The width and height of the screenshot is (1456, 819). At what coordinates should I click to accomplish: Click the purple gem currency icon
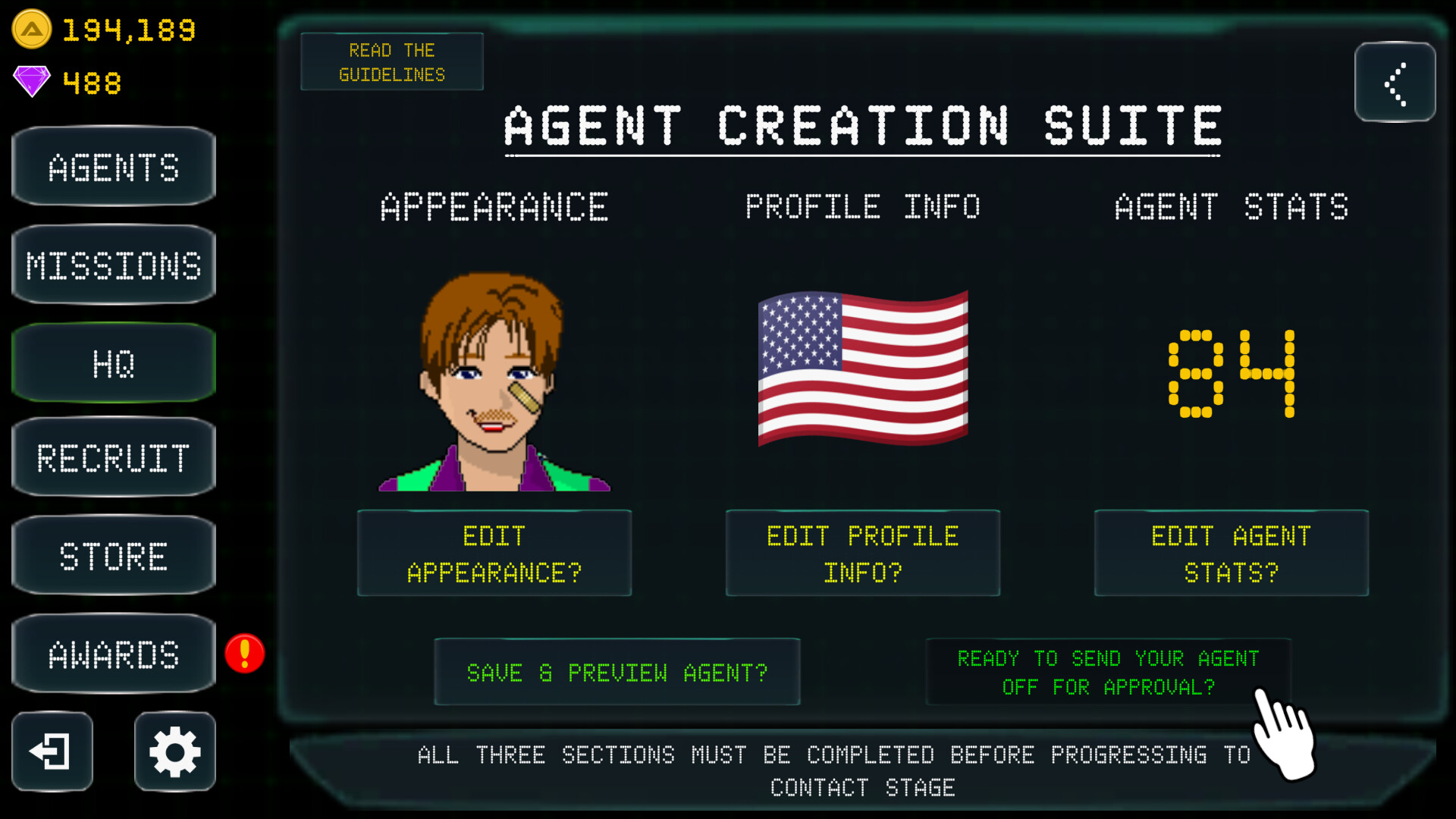[30, 82]
